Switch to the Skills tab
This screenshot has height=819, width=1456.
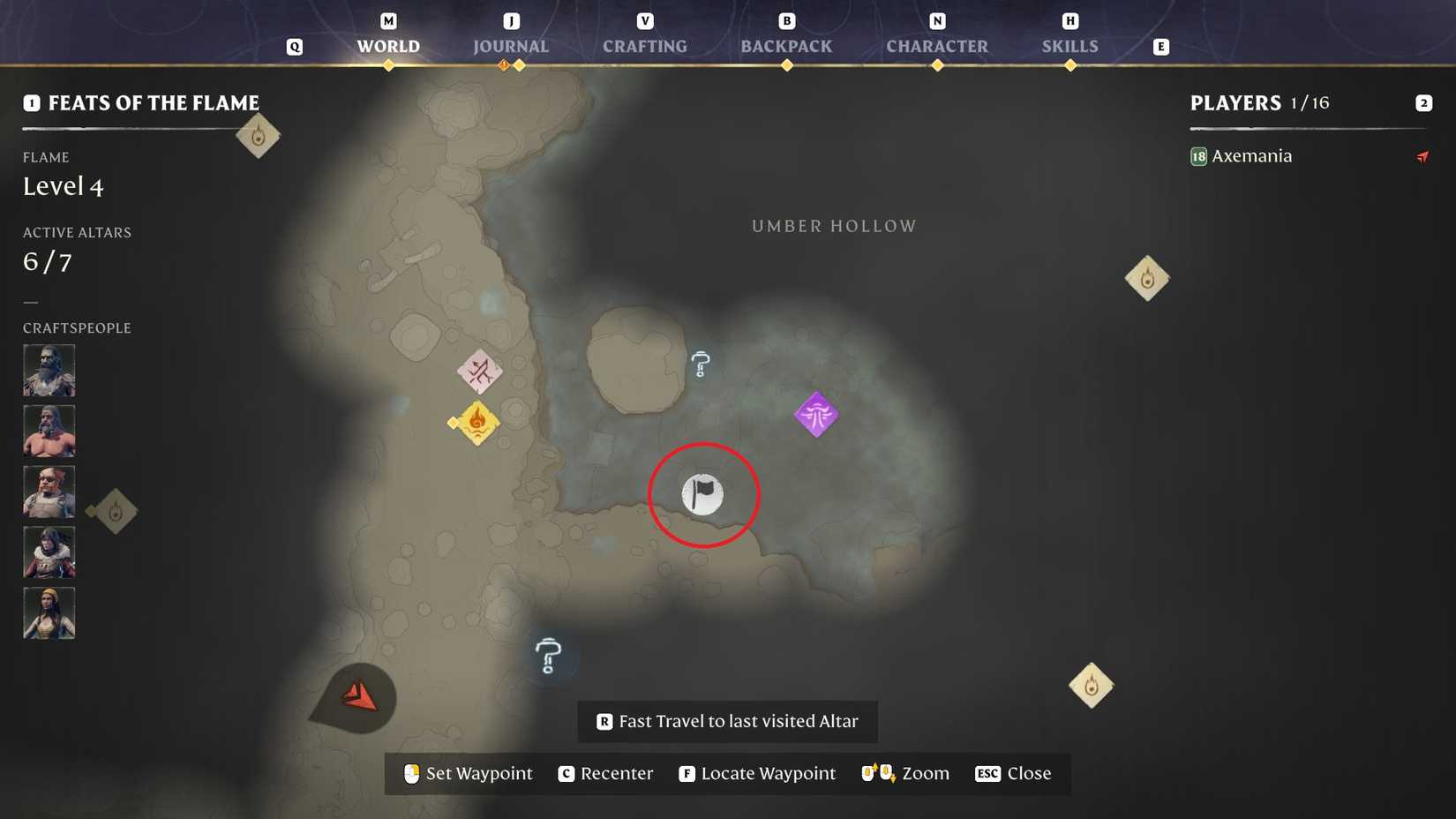tap(1069, 46)
